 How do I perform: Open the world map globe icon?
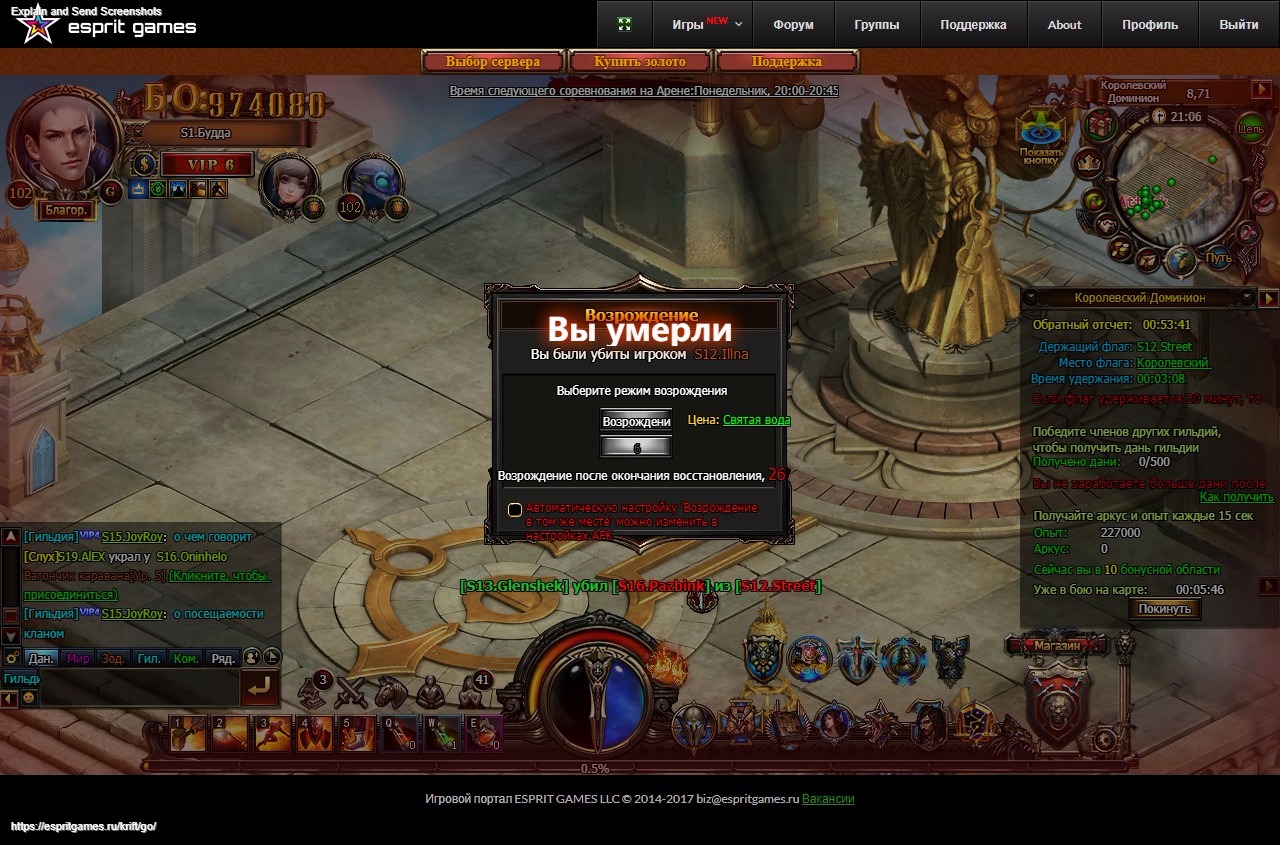coord(1181,259)
